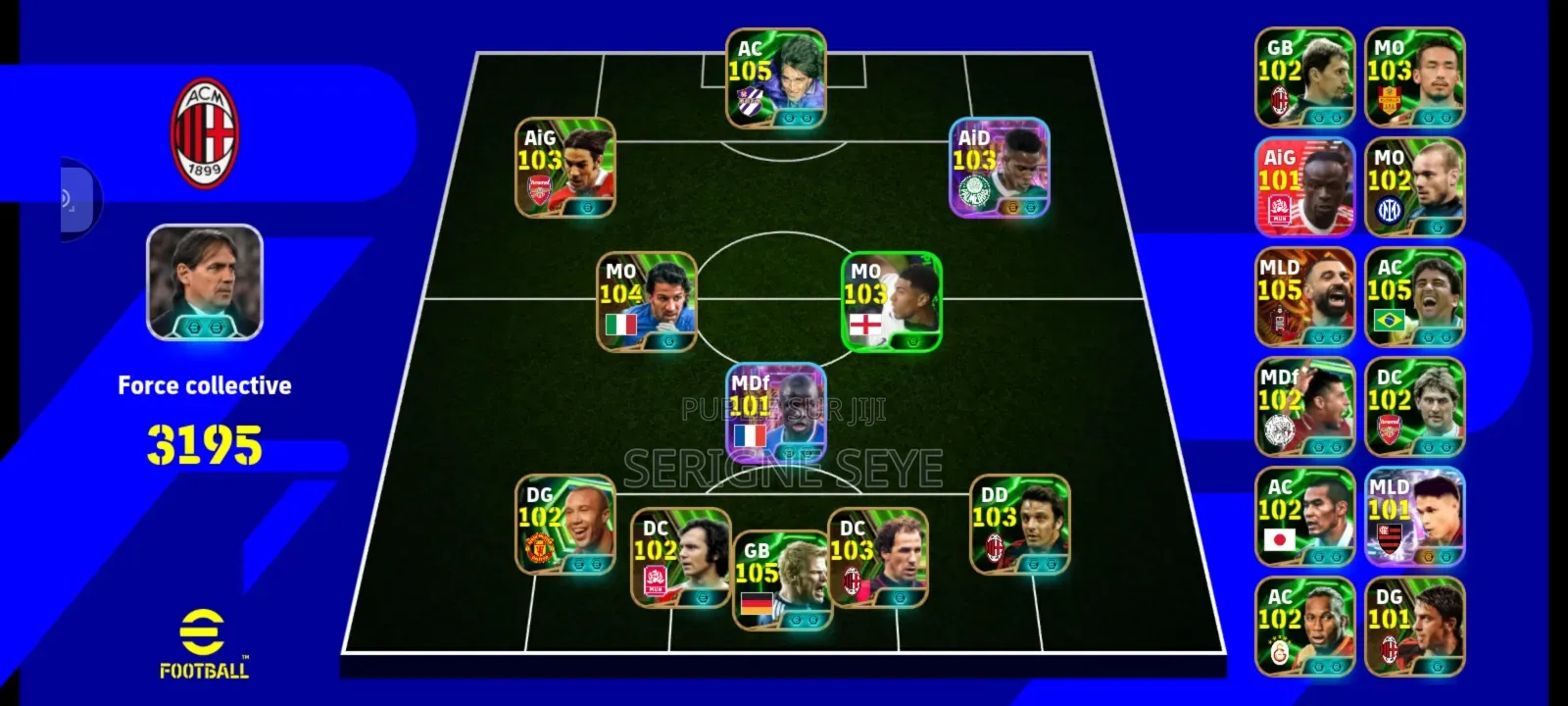This screenshot has width=1568, height=706.
Task: Choose the DD 103 right back card
Action: 1019,525
